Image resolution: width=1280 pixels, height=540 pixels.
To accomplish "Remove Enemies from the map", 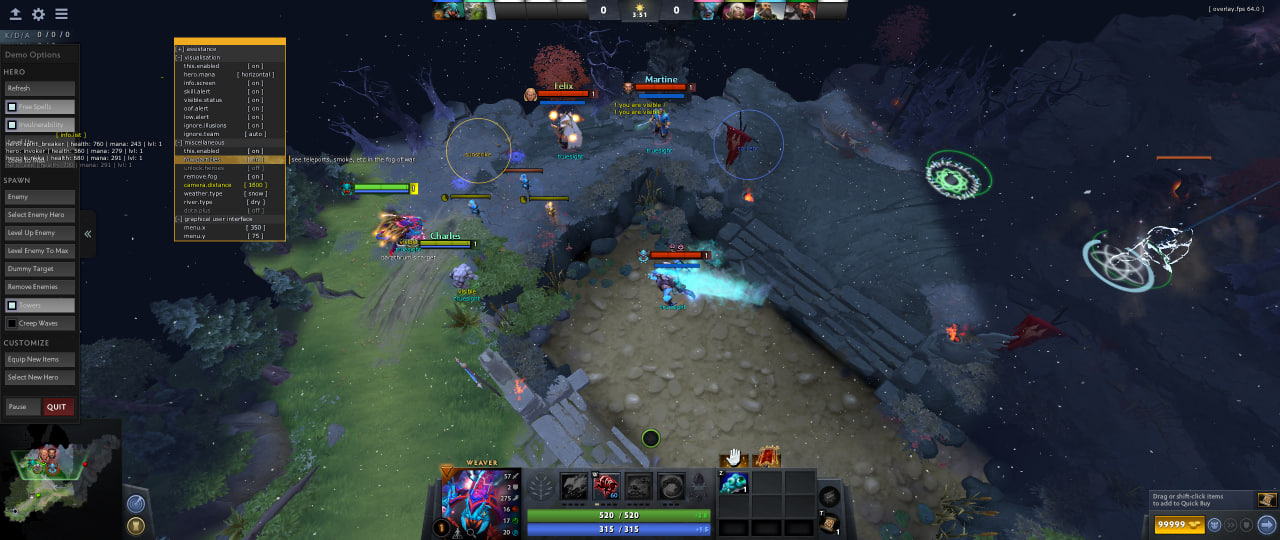I will tap(40, 287).
